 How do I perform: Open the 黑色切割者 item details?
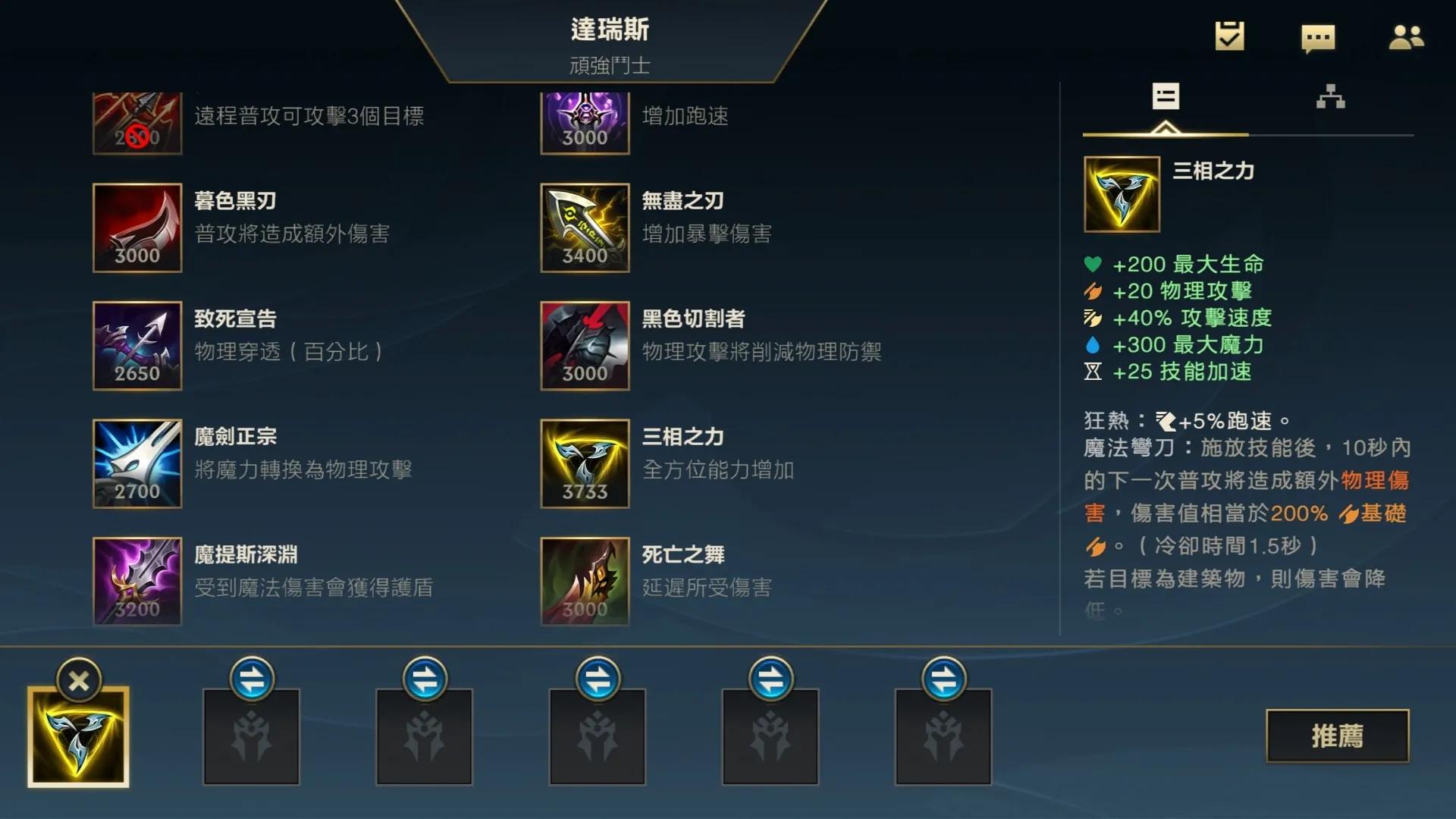(x=585, y=346)
